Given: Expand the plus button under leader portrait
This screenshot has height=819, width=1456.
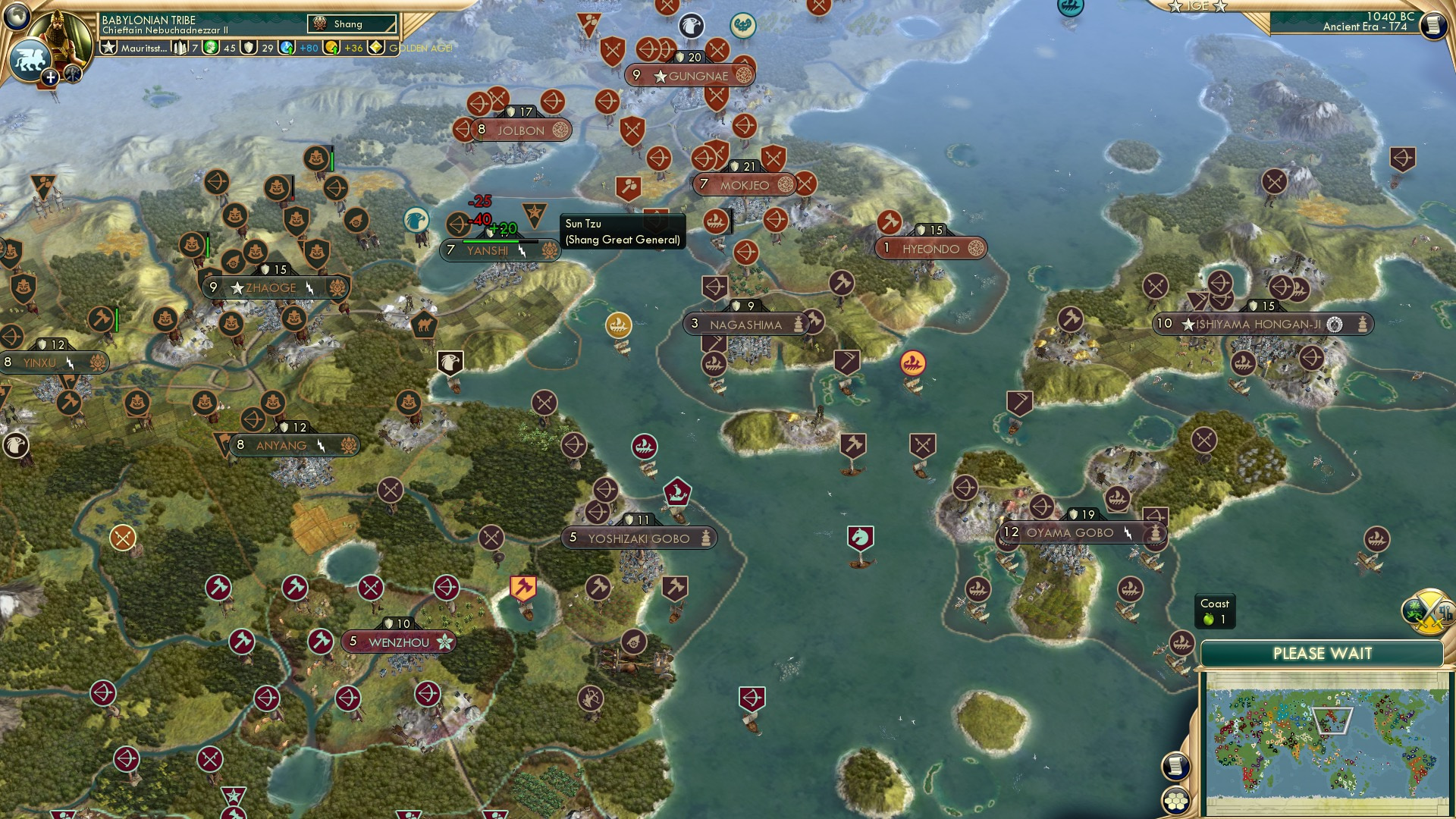Looking at the screenshot, I should point(50,77).
